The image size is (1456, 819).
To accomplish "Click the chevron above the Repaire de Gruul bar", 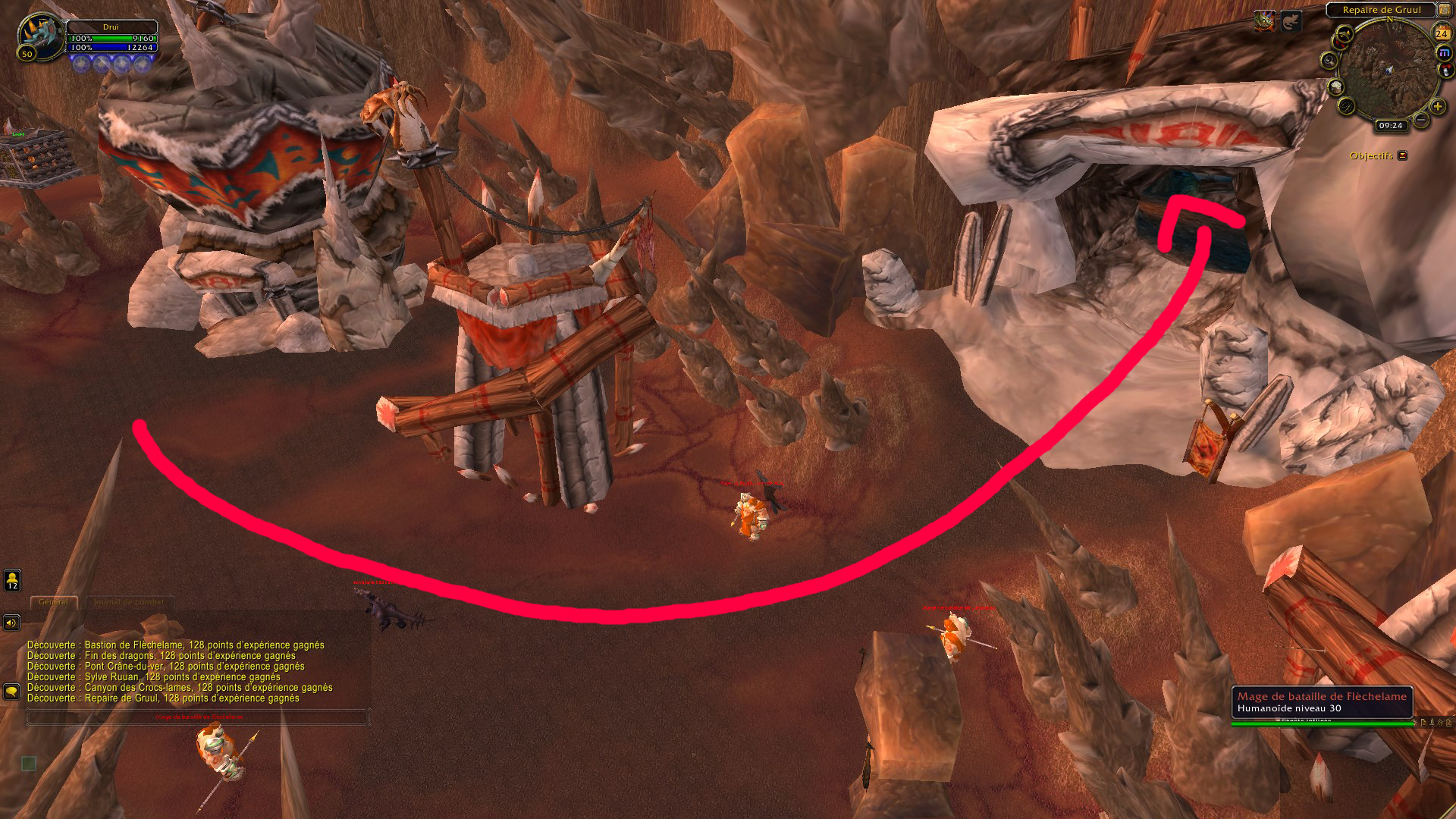I will 1436,4.
